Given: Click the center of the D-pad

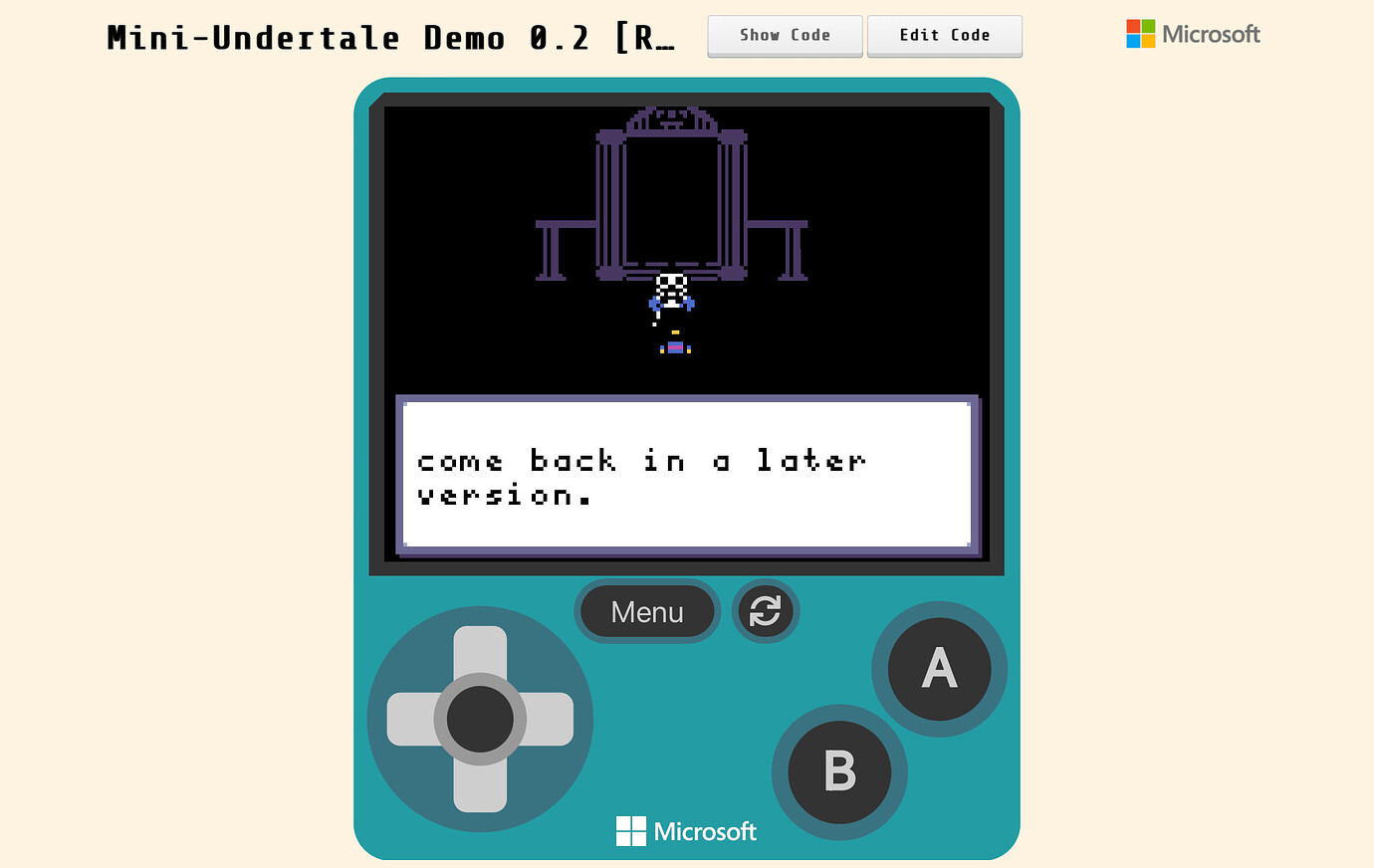Looking at the screenshot, I should click(481, 719).
